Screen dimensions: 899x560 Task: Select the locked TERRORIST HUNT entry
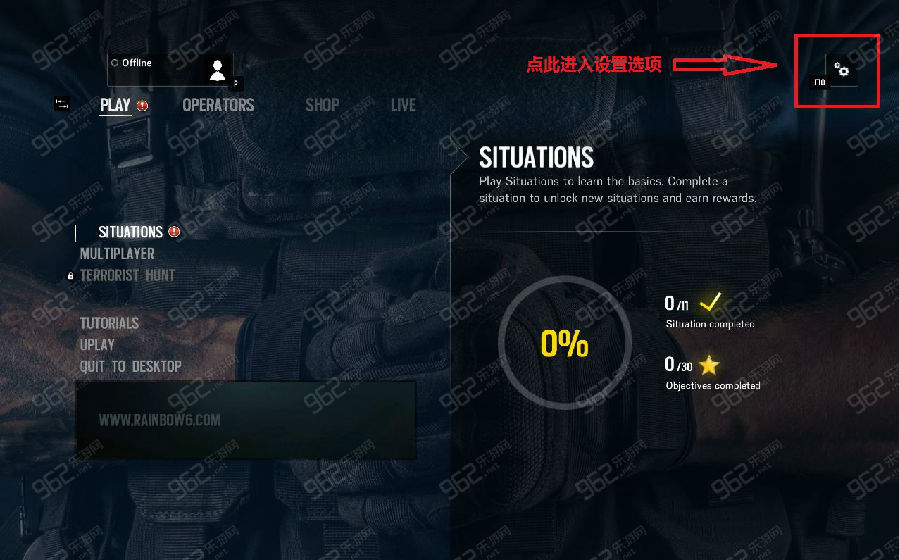pos(127,275)
